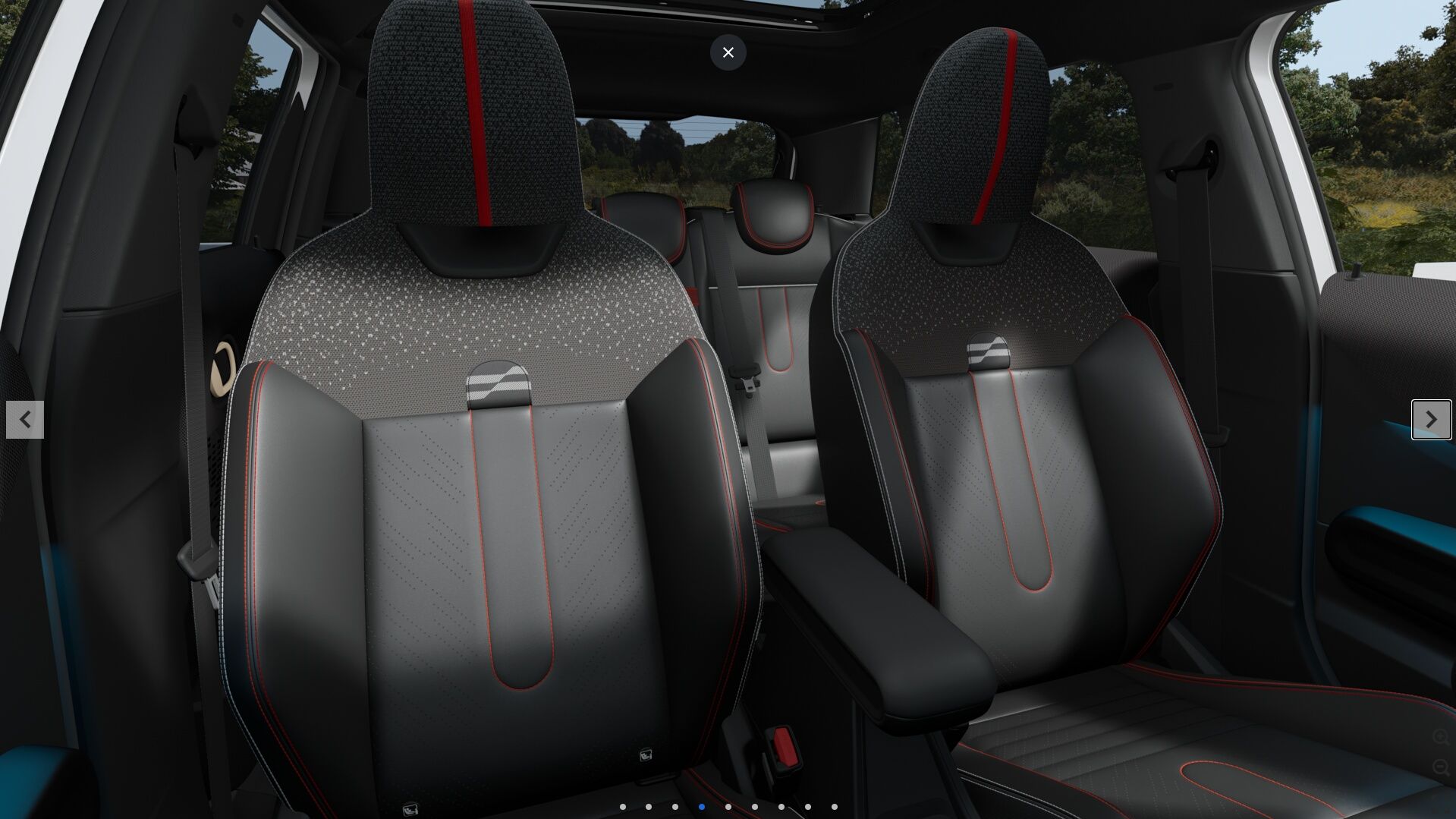Viewport: 1456px width, 819px height.
Task: Zoom out with the minus magnifier
Action: (x=1440, y=768)
